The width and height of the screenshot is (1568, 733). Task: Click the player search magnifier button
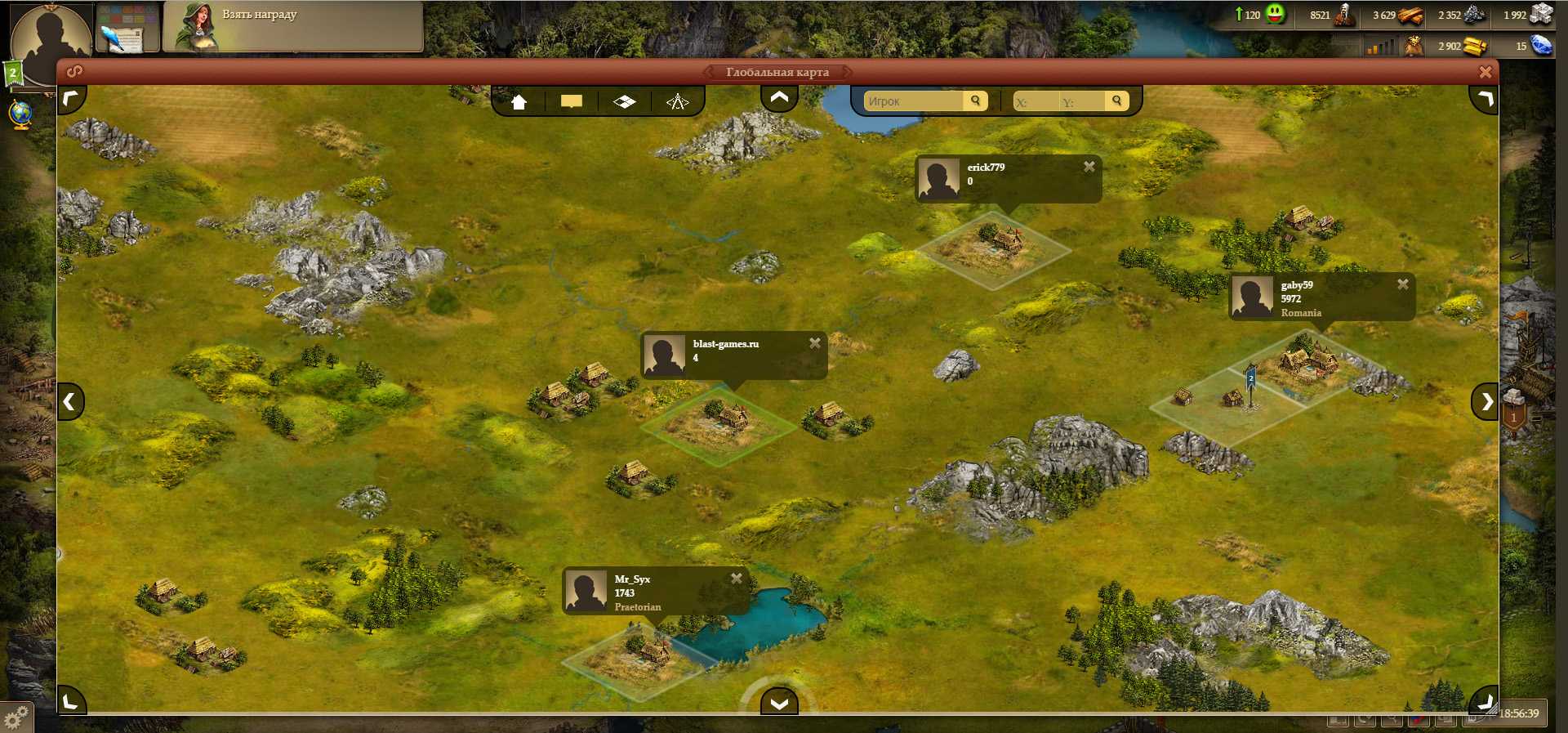click(975, 101)
